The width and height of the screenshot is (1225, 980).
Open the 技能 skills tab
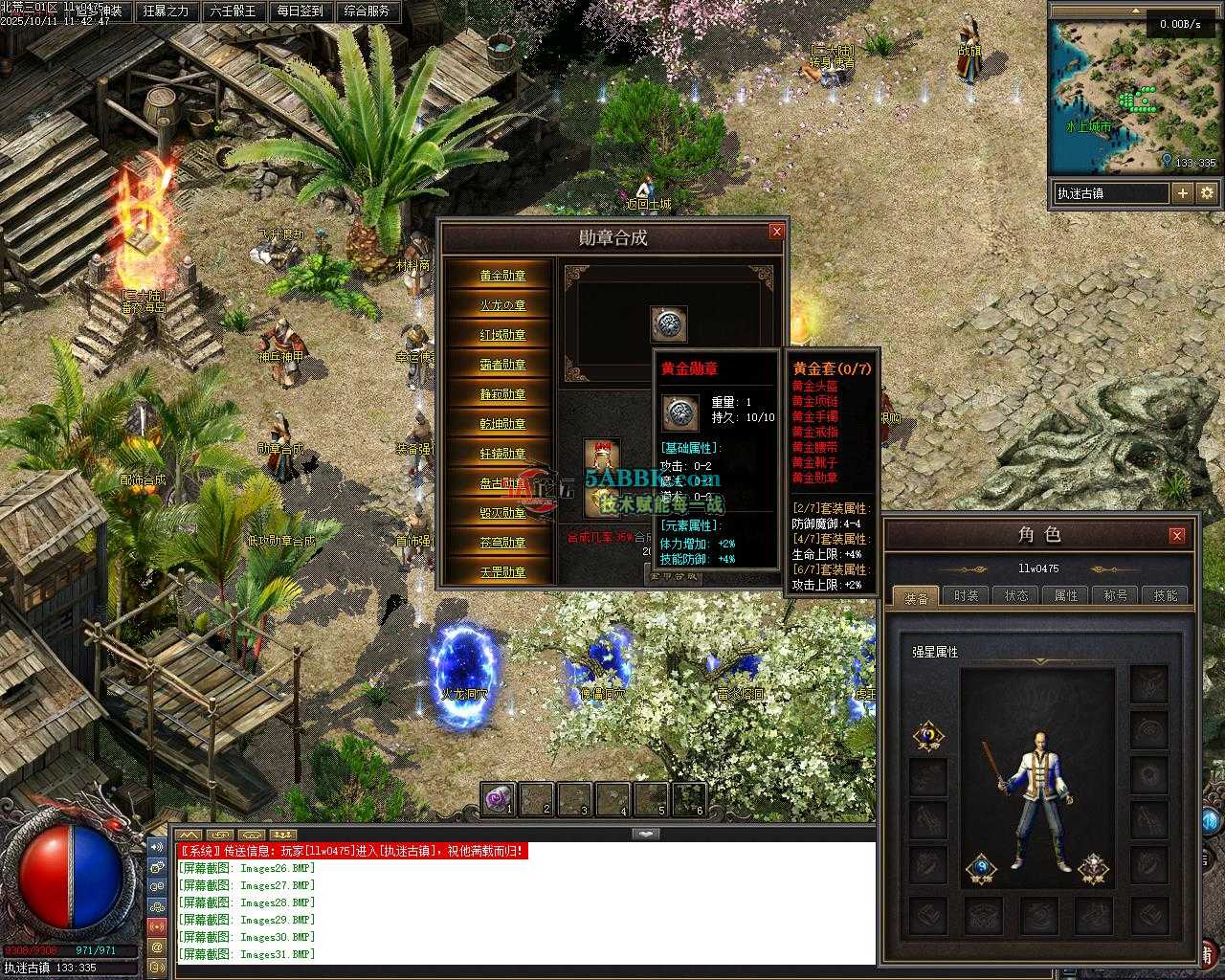click(x=1166, y=595)
